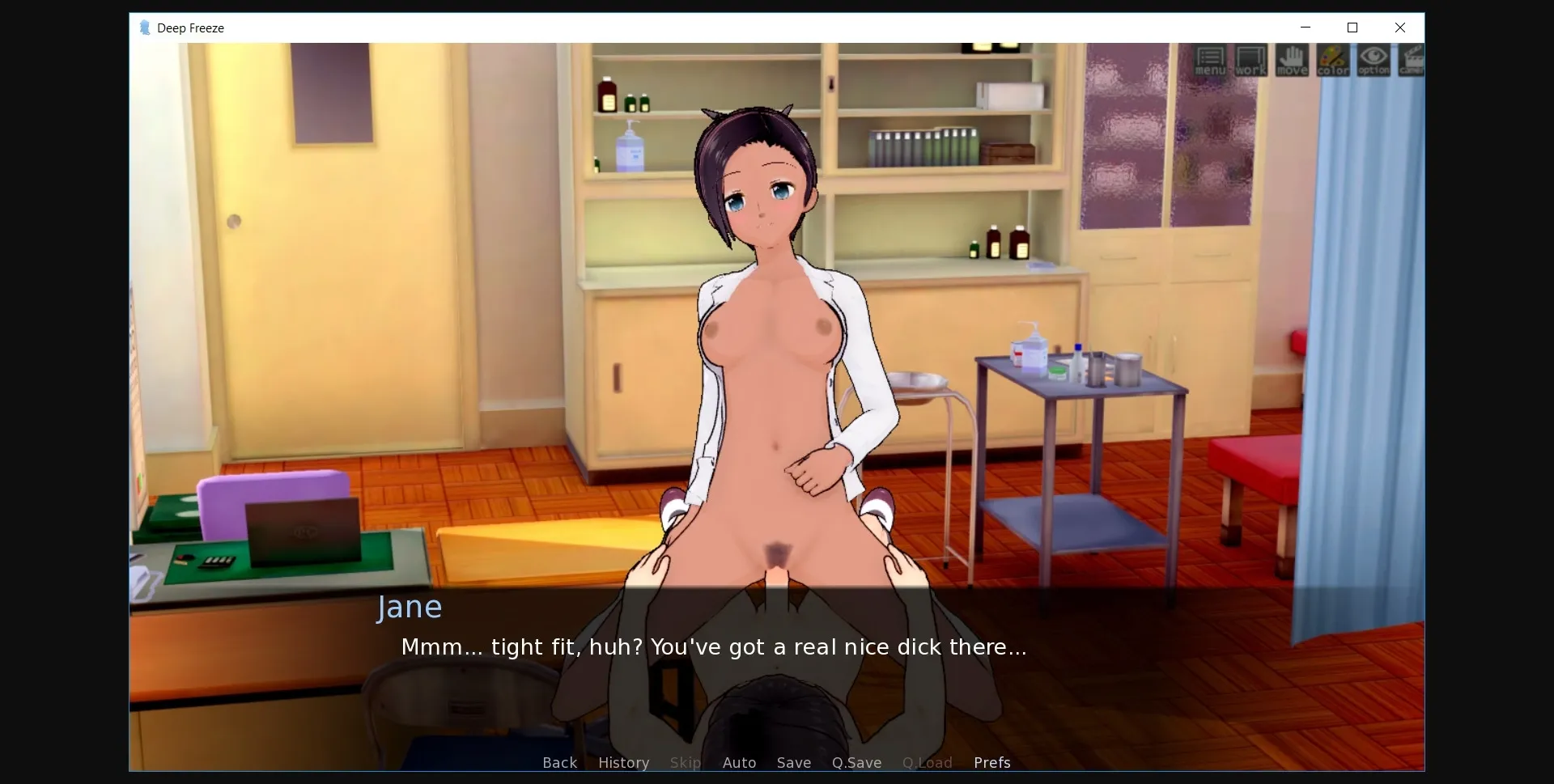Close the Deep Freeze window
This screenshot has height=784, width=1554.
pyautogui.click(x=1399, y=28)
